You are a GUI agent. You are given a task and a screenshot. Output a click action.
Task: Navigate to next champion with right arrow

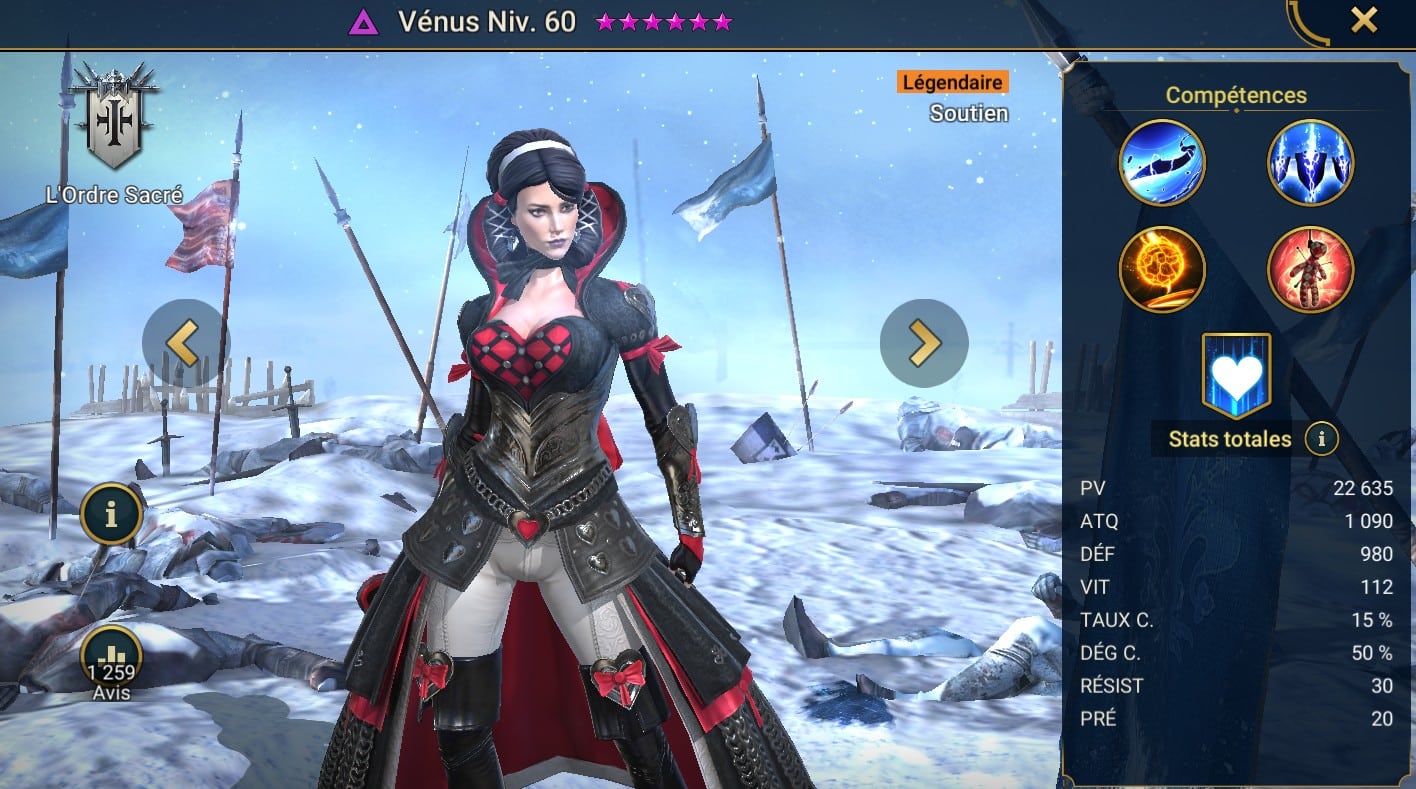[923, 343]
